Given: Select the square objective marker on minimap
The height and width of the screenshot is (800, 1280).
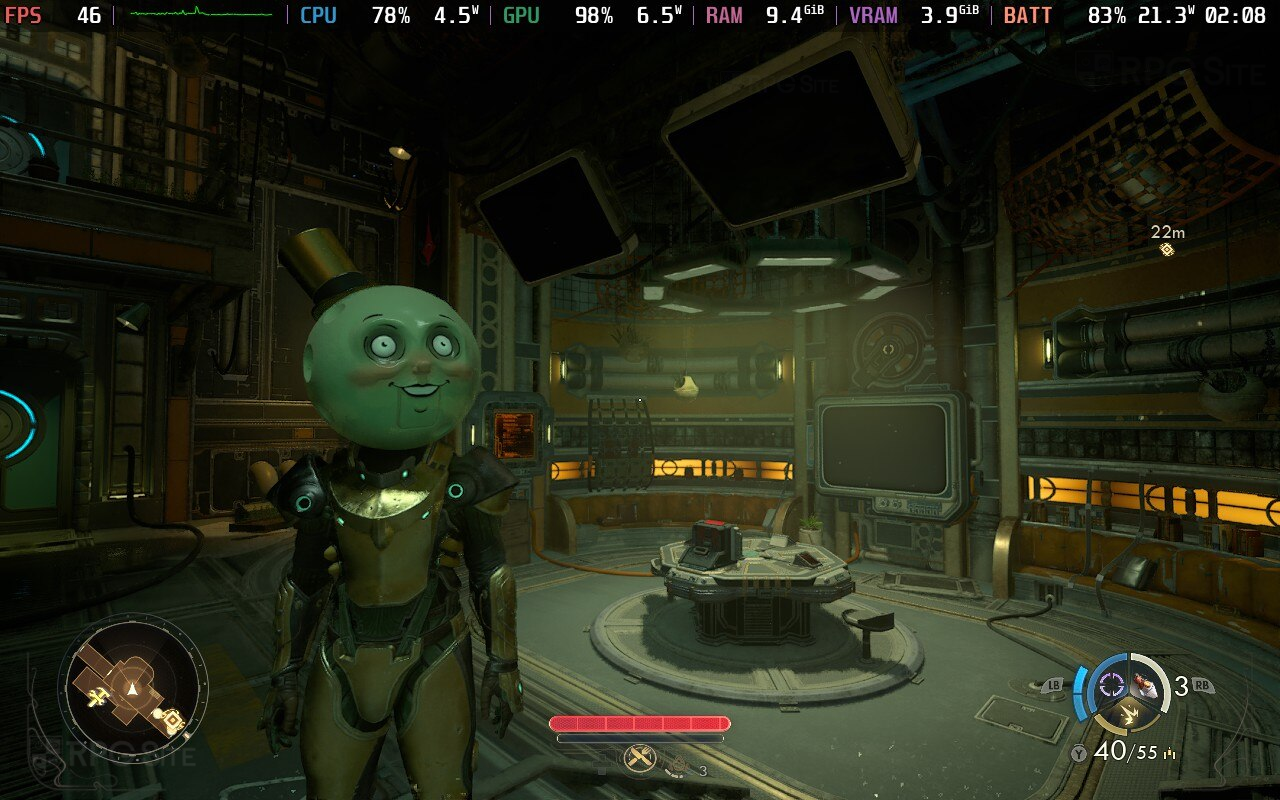Looking at the screenshot, I should click(172, 720).
